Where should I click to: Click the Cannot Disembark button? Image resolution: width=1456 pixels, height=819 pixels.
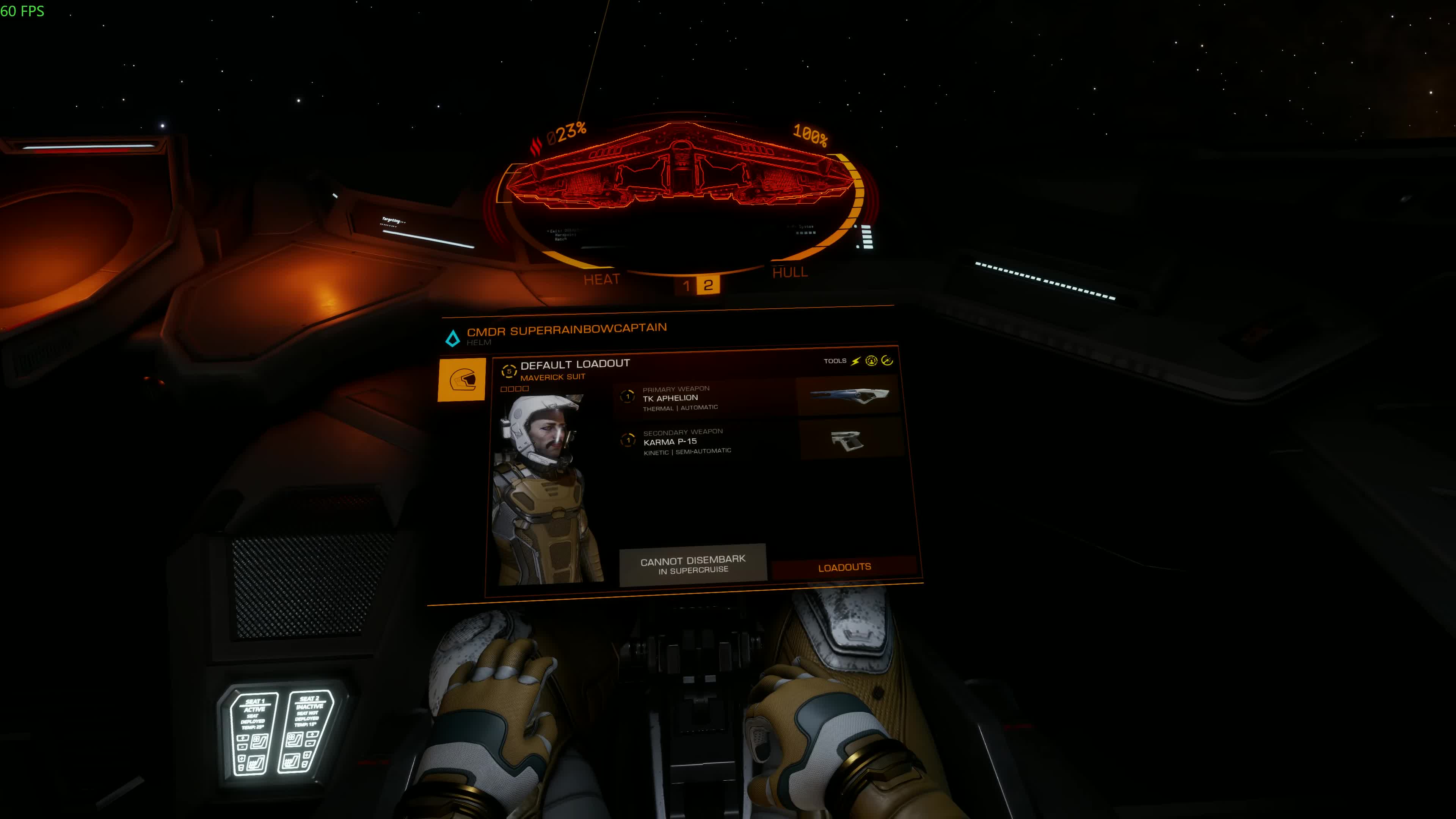coord(692,565)
